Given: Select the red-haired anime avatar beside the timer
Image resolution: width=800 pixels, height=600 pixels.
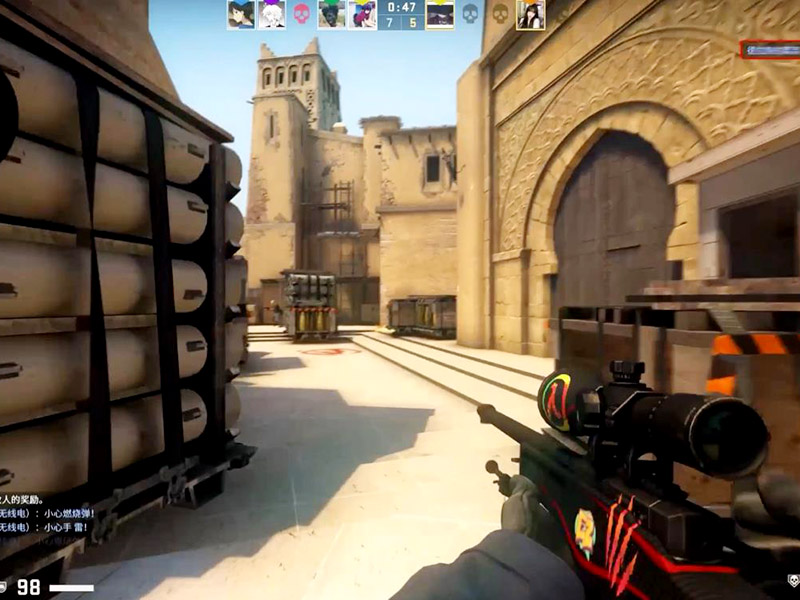Looking at the screenshot, I should (x=362, y=14).
